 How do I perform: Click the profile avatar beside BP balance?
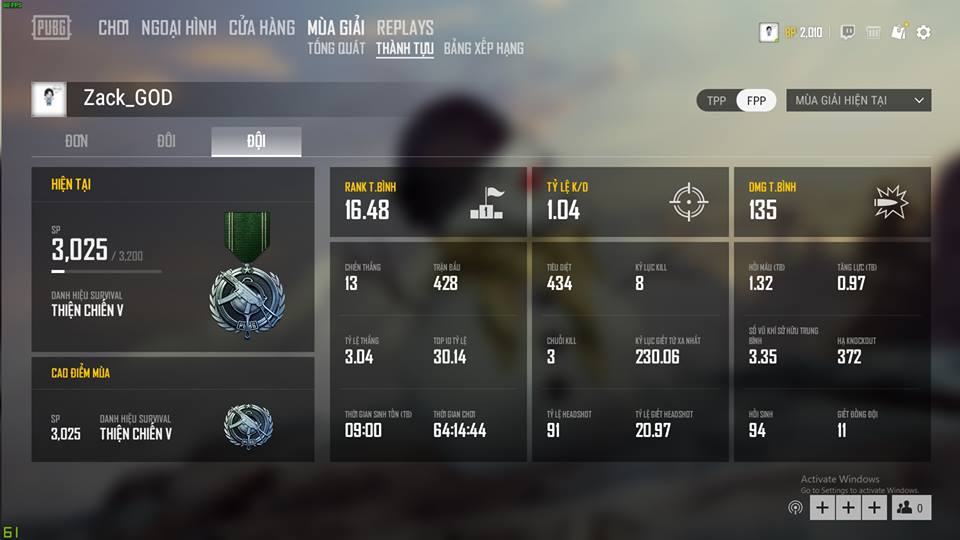click(x=768, y=32)
